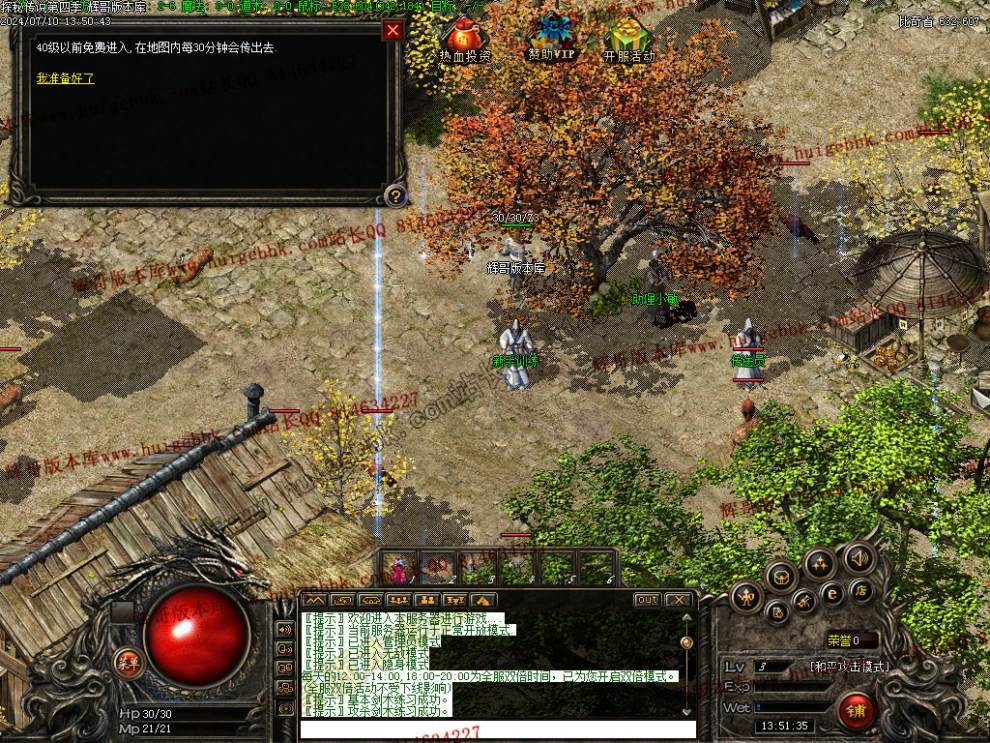Image resolution: width=990 pixels, height=743 pixels.
Task: Click the round "e" icon
Action: (832, 594)
